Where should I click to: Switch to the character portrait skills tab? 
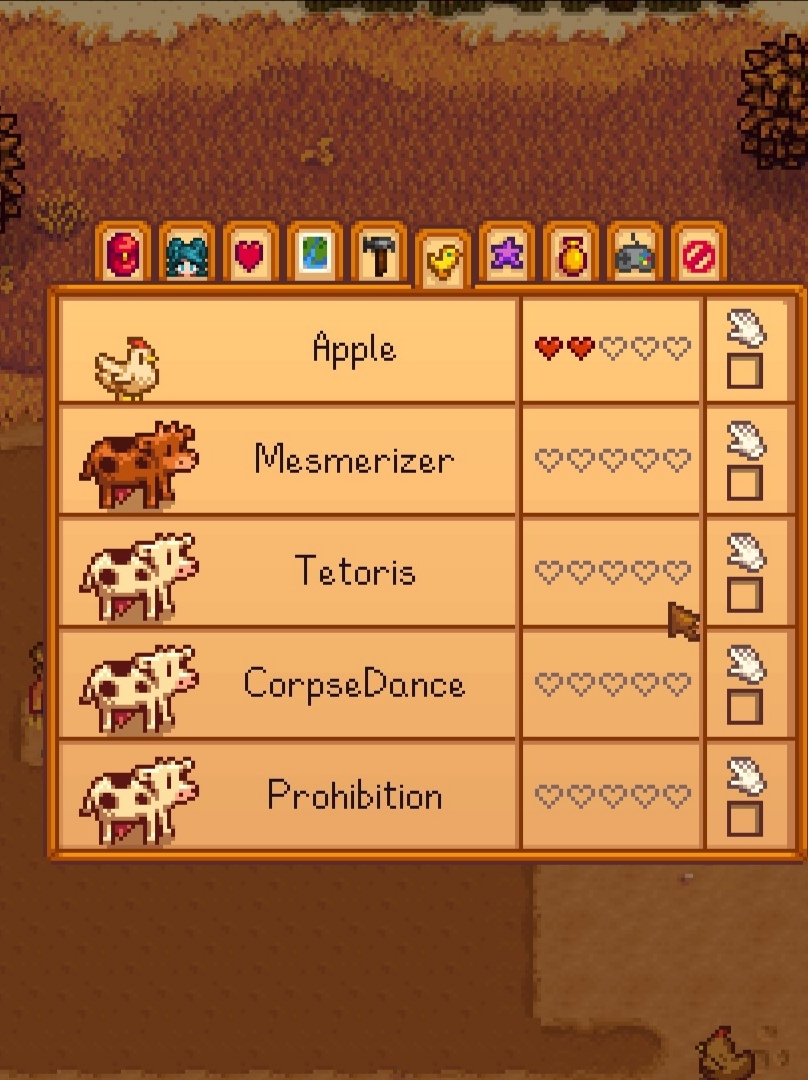tap(187, 256)
